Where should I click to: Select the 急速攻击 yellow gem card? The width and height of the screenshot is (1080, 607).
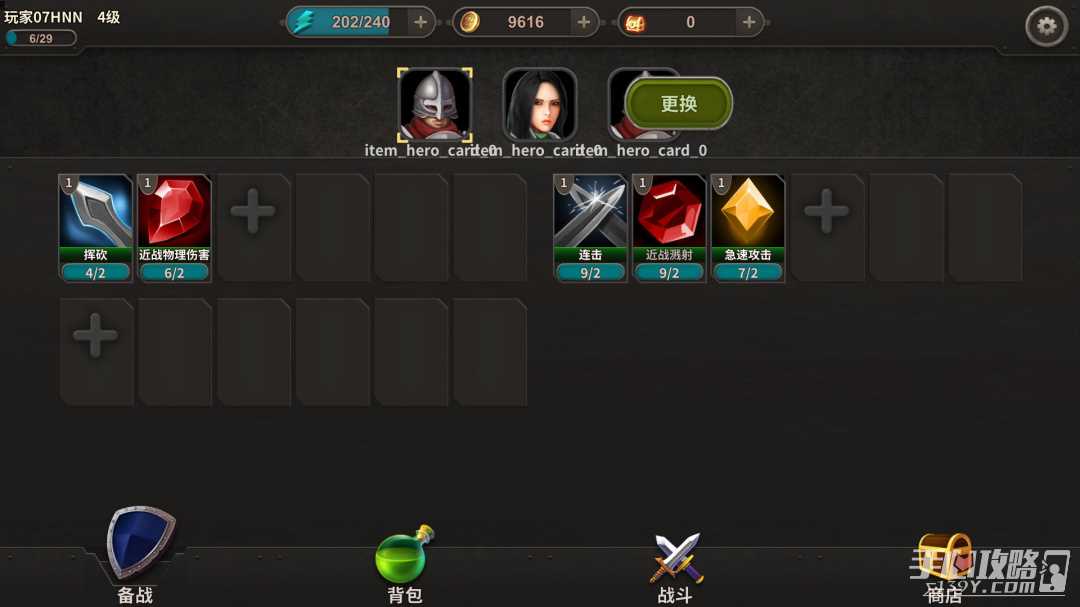pyautogui.click(x=748, y=228)
